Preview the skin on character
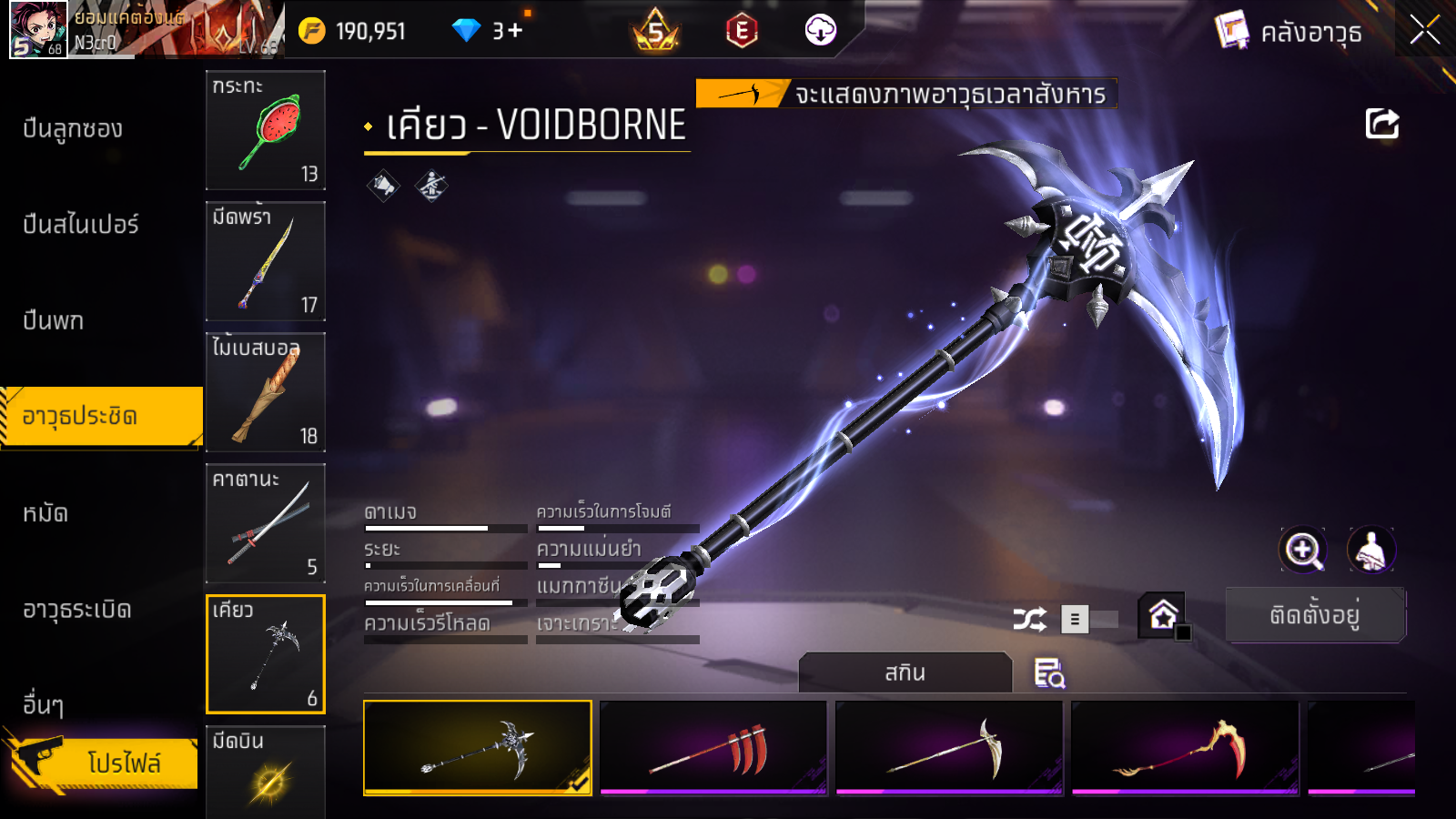This screenshot has height=819, width=1456. (x=1370, y=550)
